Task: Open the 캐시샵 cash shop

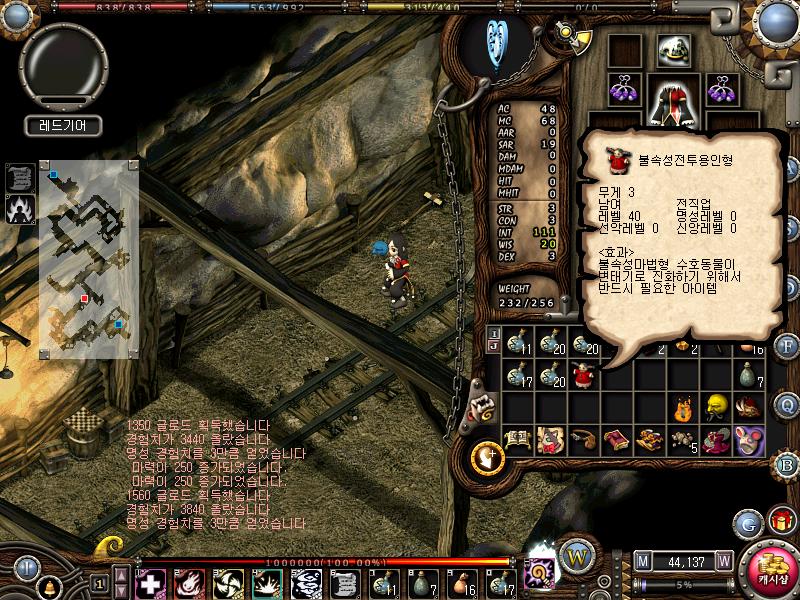Action: point(772,571)
